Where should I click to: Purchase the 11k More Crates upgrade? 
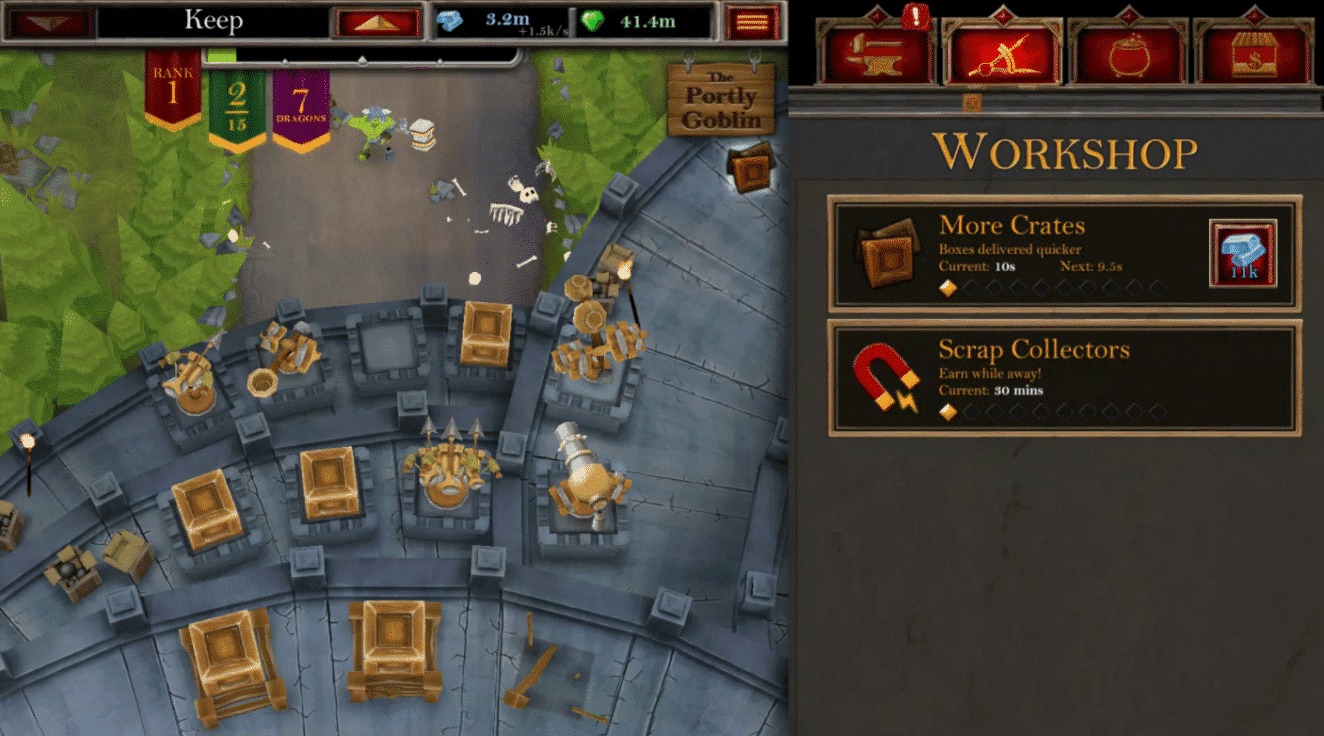click(1241, 254)
